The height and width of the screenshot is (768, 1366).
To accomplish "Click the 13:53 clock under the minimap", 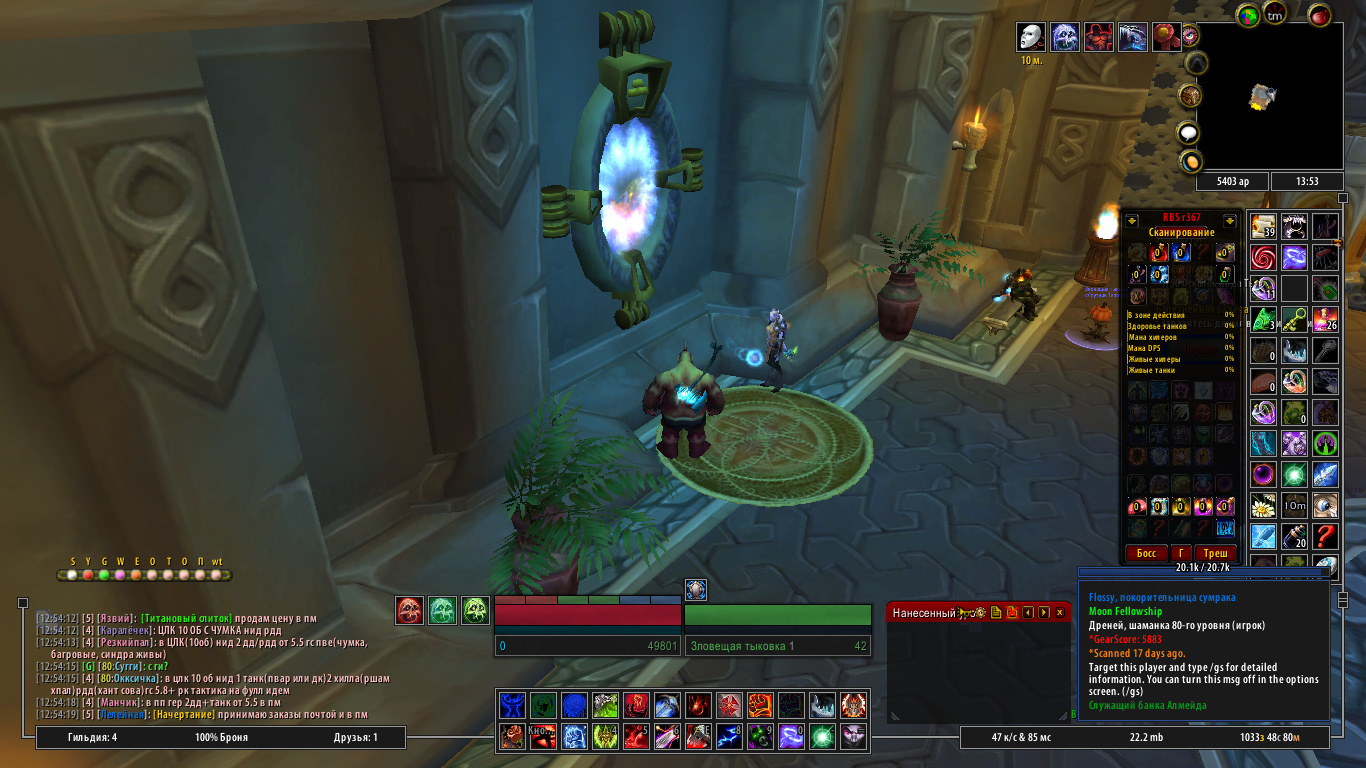I will (x=1306, y=181).
